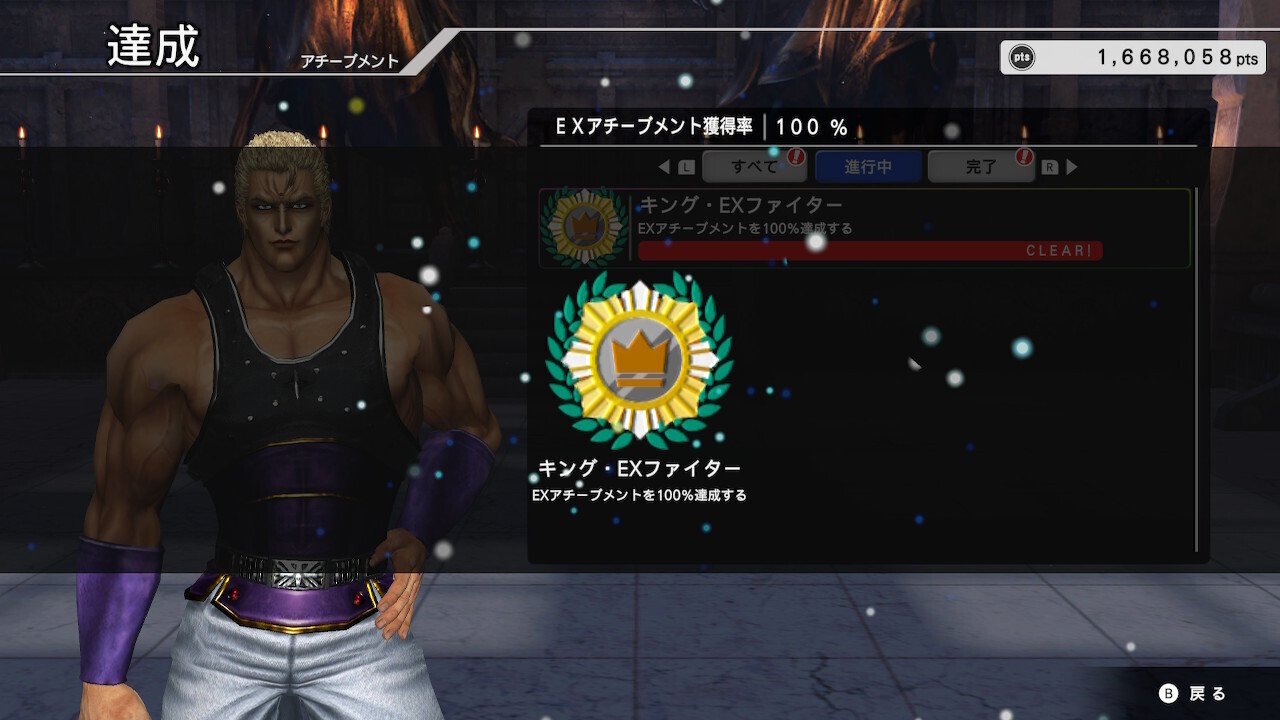Switch to the すべて tab
Image resolution: width=1280 pixels, height=720 pixels.
755,166
